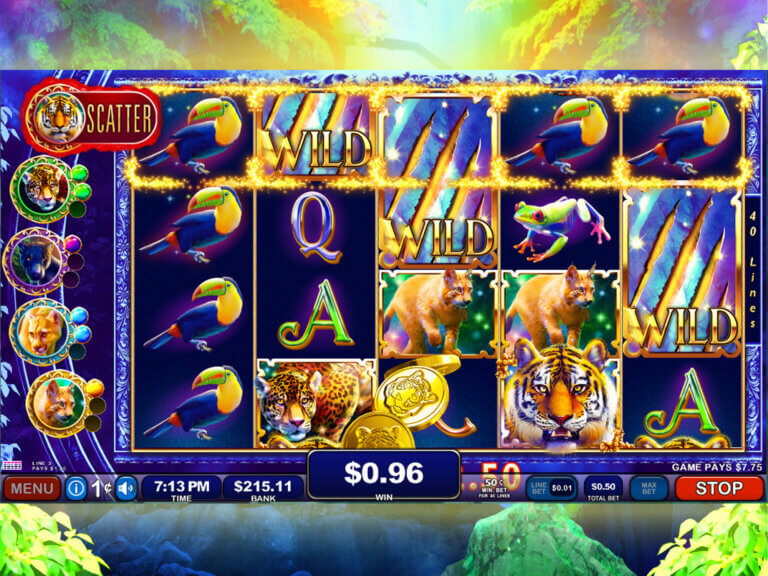768x576 pixels.
Task: Change the 1¢ coin denomination
Action: [x=101, y=489]
